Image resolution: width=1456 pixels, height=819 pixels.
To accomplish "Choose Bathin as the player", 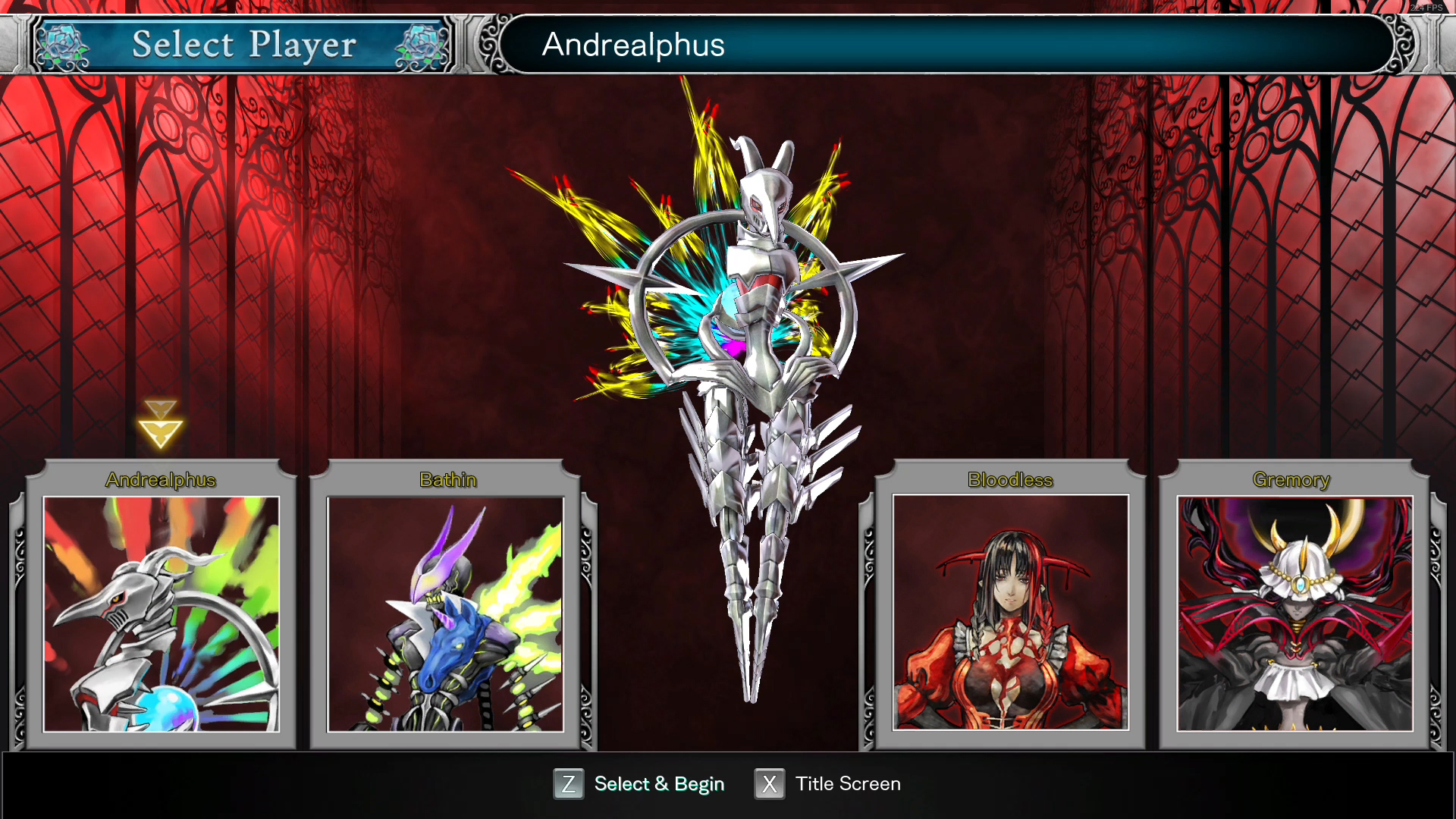I will point(445,613).
